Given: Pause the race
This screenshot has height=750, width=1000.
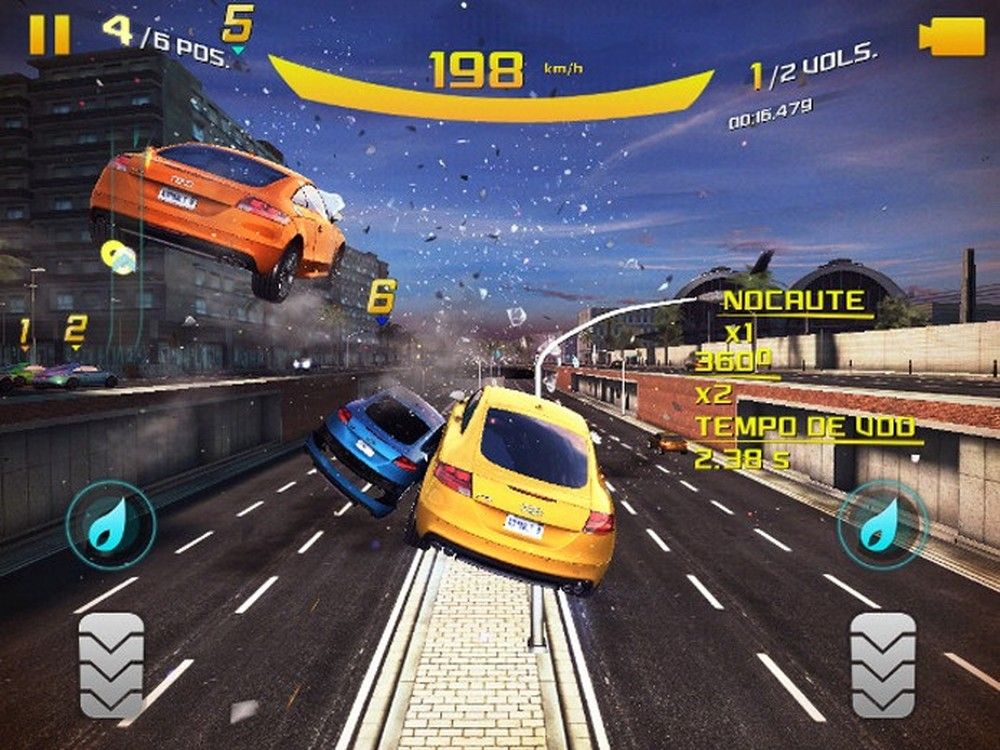Looking at the screenshot, I should tap(49, 35).
